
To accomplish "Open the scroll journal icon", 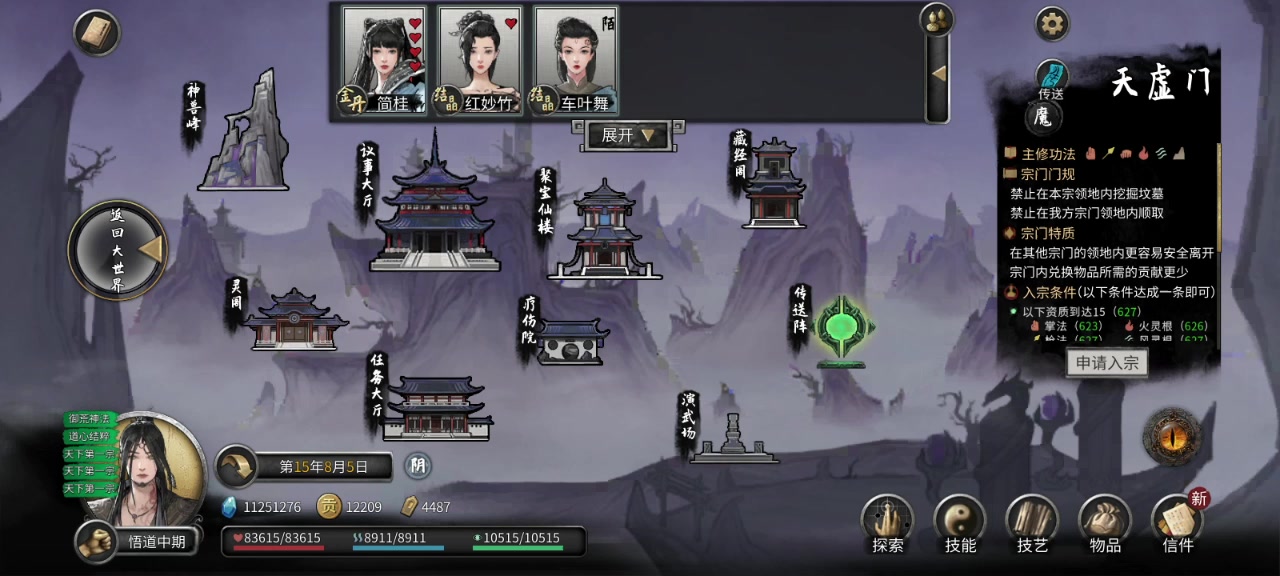I will (97, 33).
